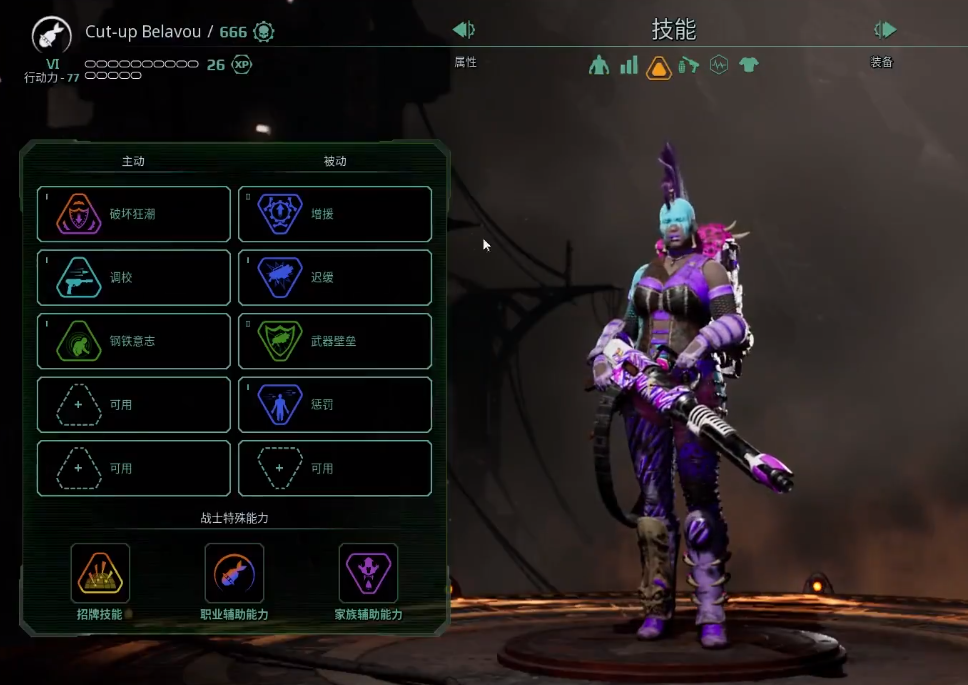The width and height of the screenshot is (968, 685).
Task: Switch to the shirt outfit tab
Action: (748, 66)
